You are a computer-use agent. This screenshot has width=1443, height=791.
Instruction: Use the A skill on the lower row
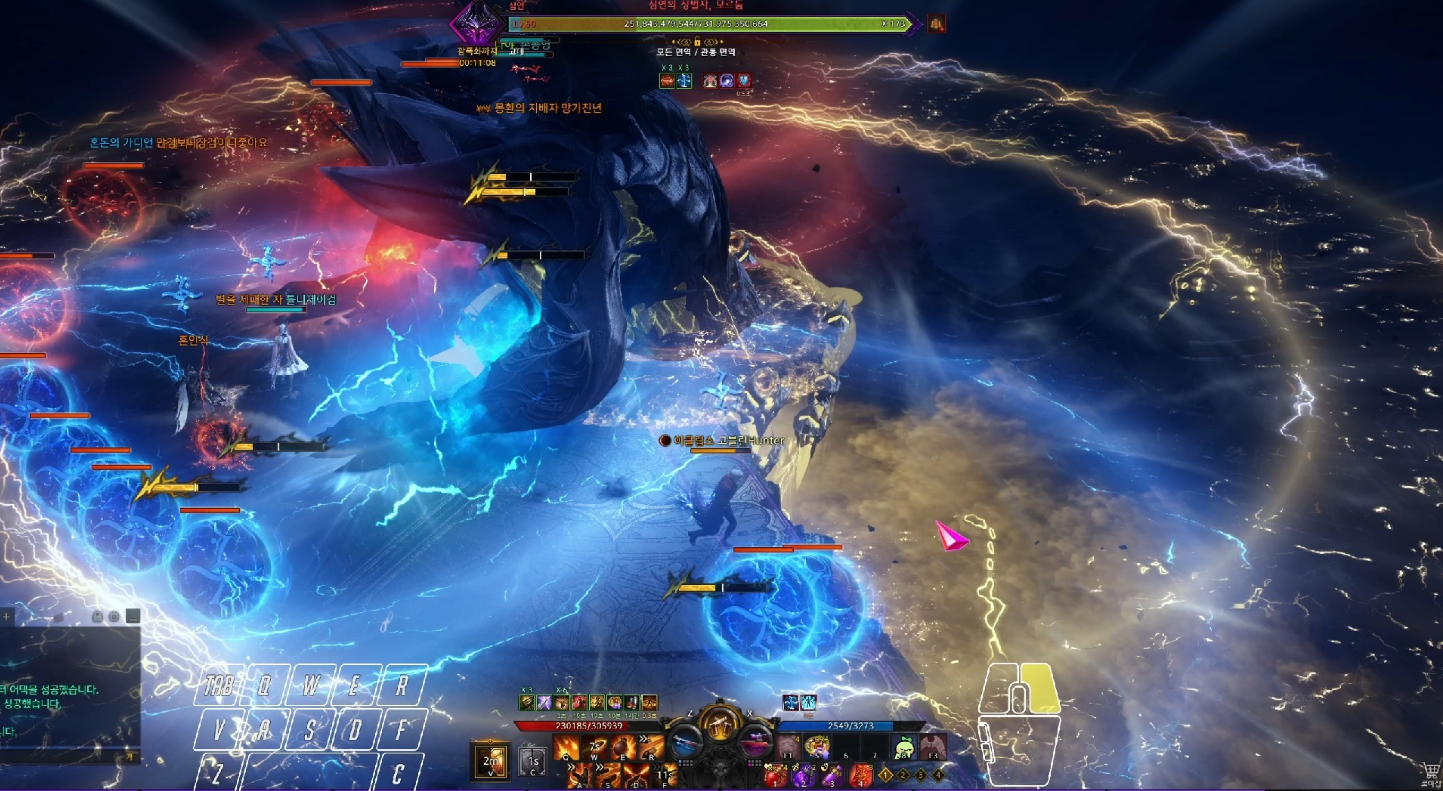click(x=582, y=775)
